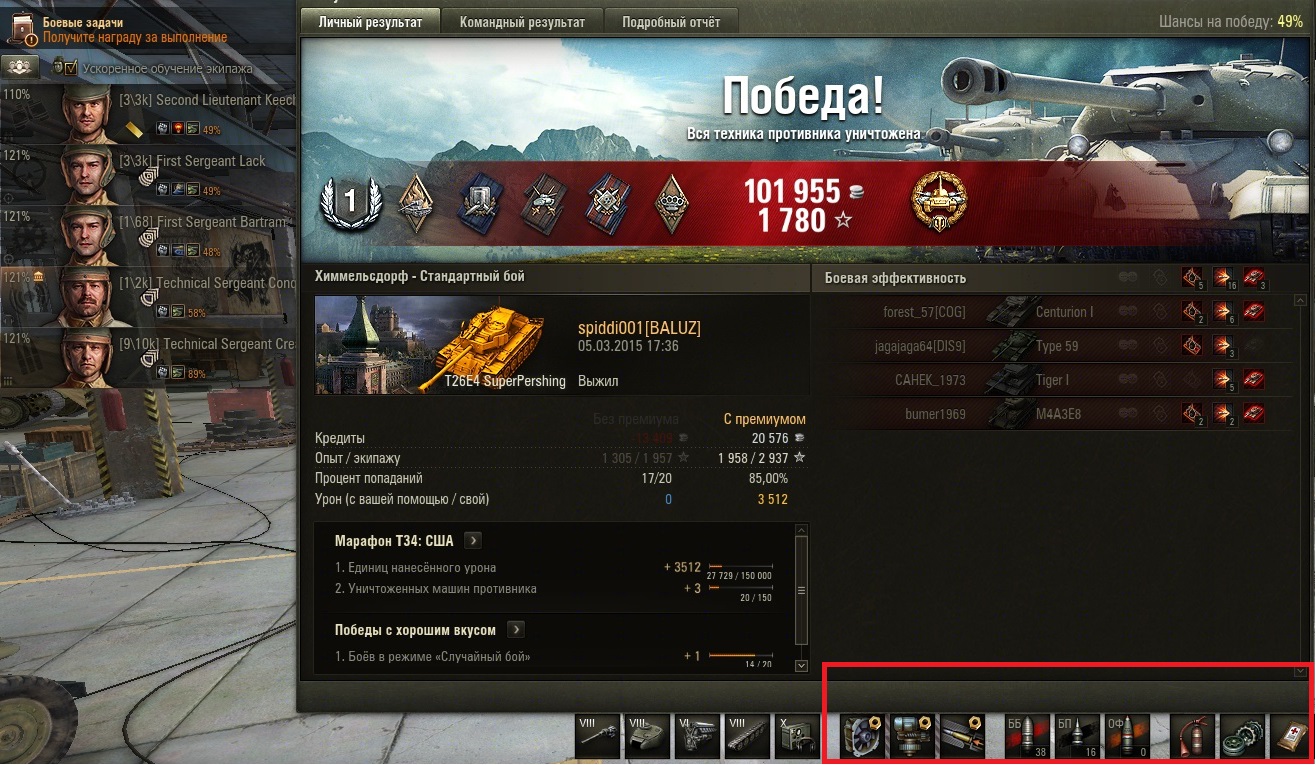Screen dimensions: 1316x765
Task: Open the first aid kit consumable slot
Action: 1291,737
